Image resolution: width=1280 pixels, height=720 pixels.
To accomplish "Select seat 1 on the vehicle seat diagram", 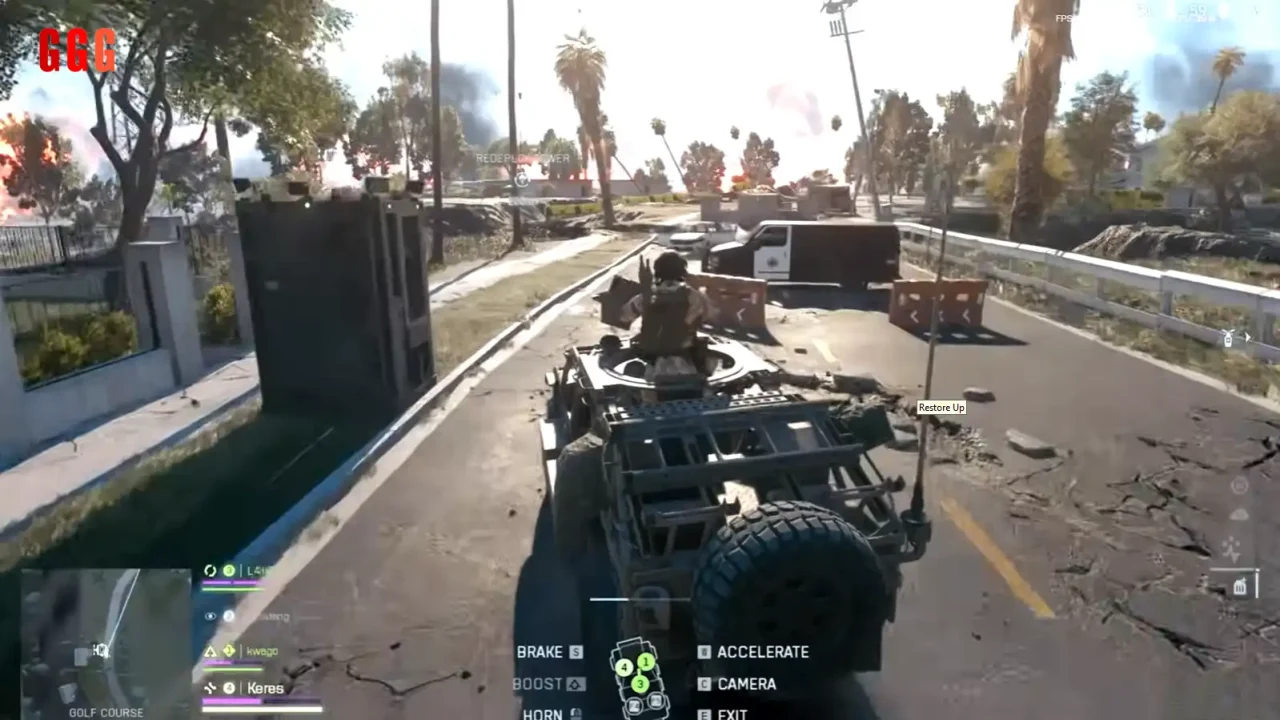I will coord(646,662).
